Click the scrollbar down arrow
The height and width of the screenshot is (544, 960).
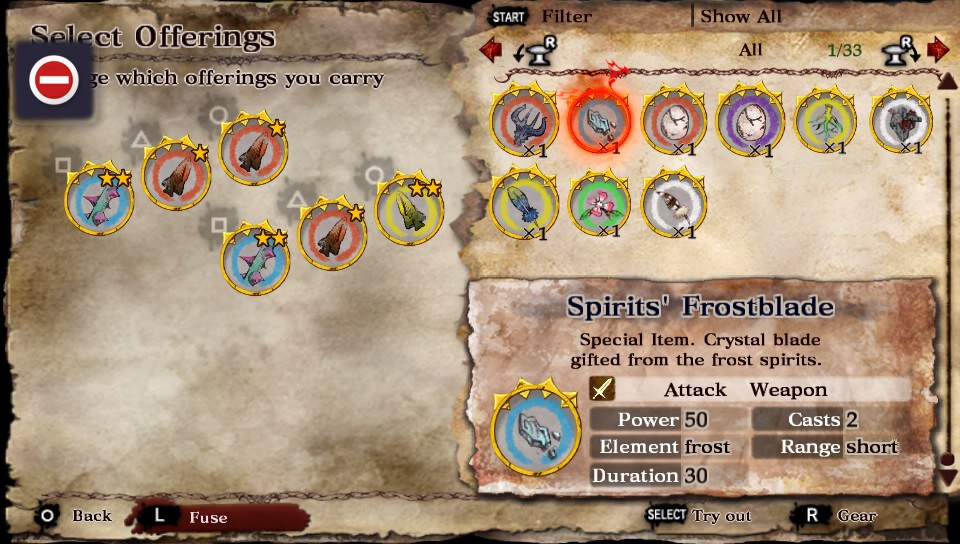pos(948,476)
